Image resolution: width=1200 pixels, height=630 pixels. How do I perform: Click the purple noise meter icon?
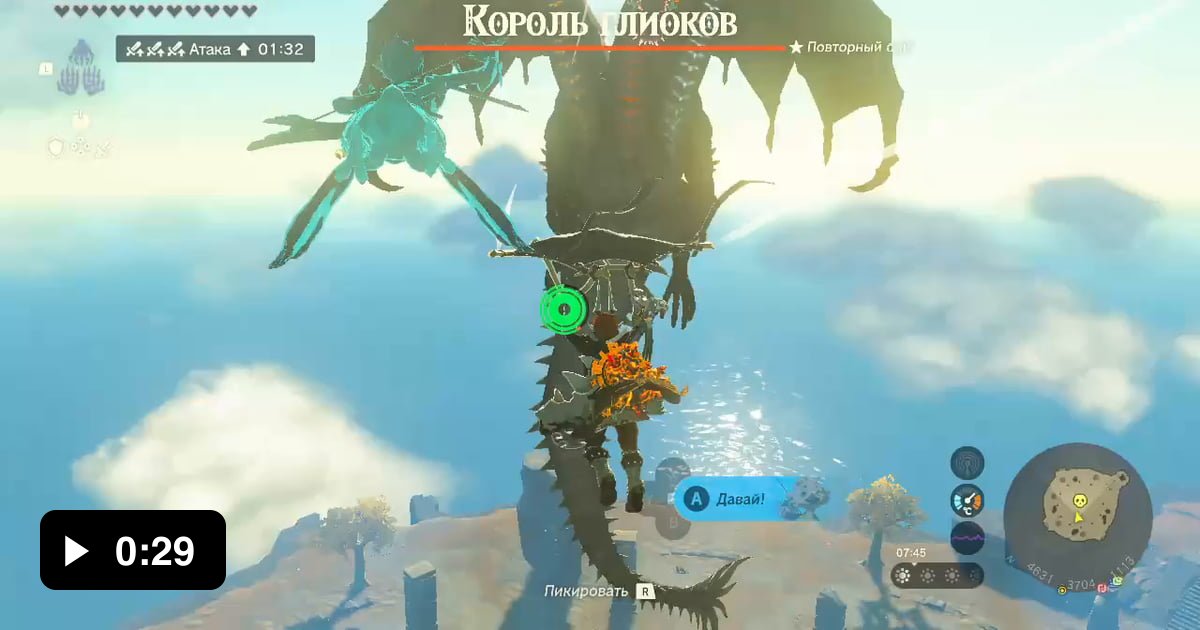coord(967,538)
